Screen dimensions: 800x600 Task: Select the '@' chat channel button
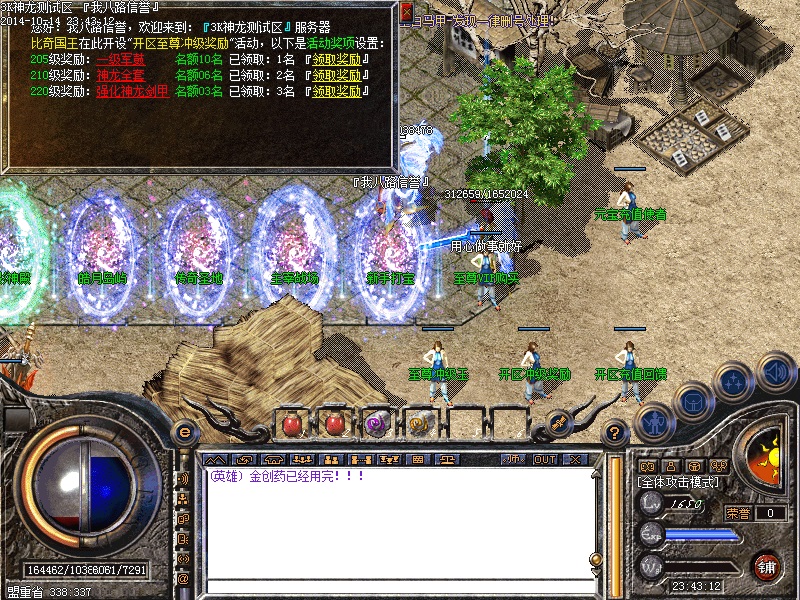coord(183,578)
